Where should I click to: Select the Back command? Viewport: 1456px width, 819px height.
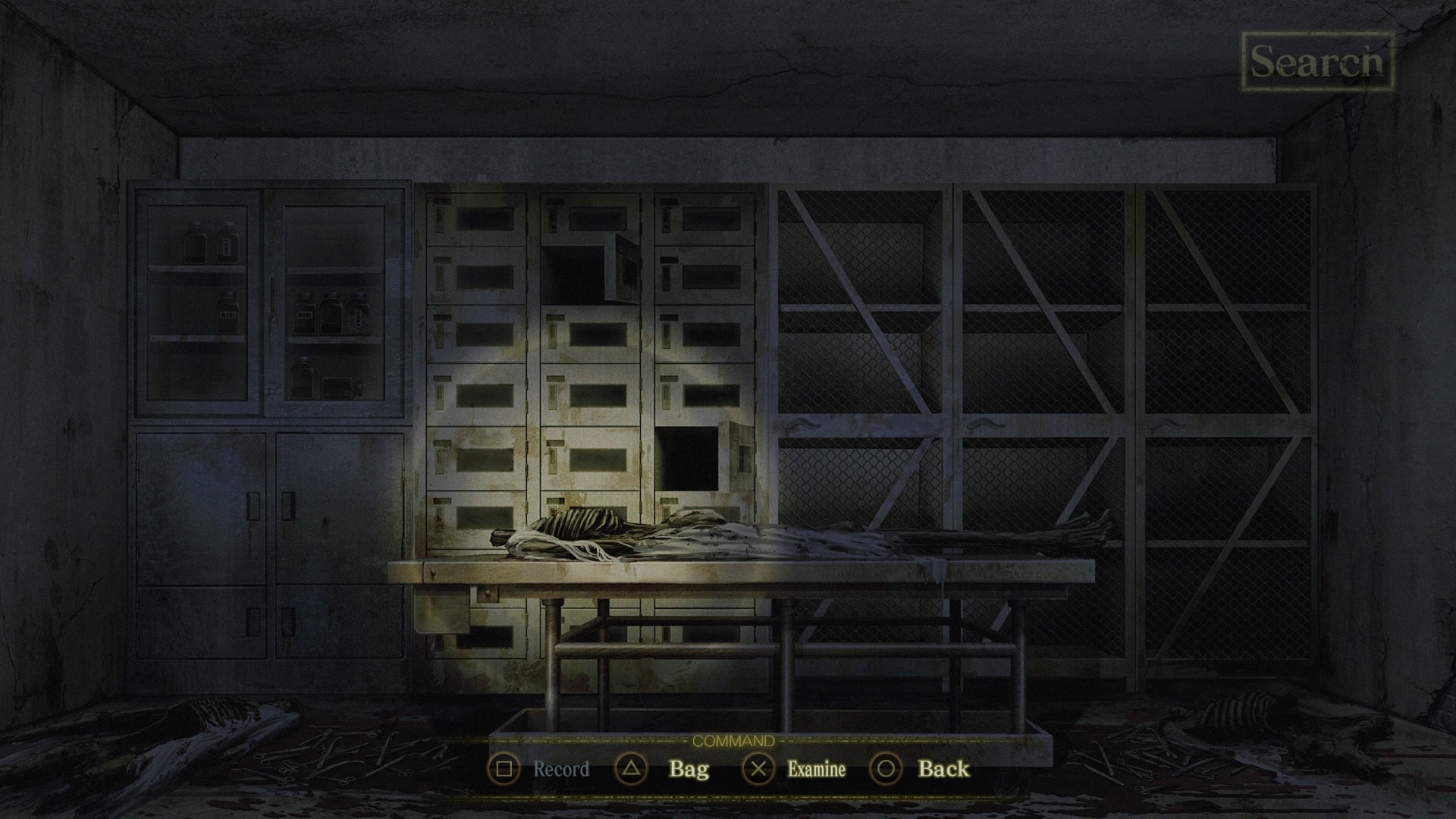[x=943, y=769]
